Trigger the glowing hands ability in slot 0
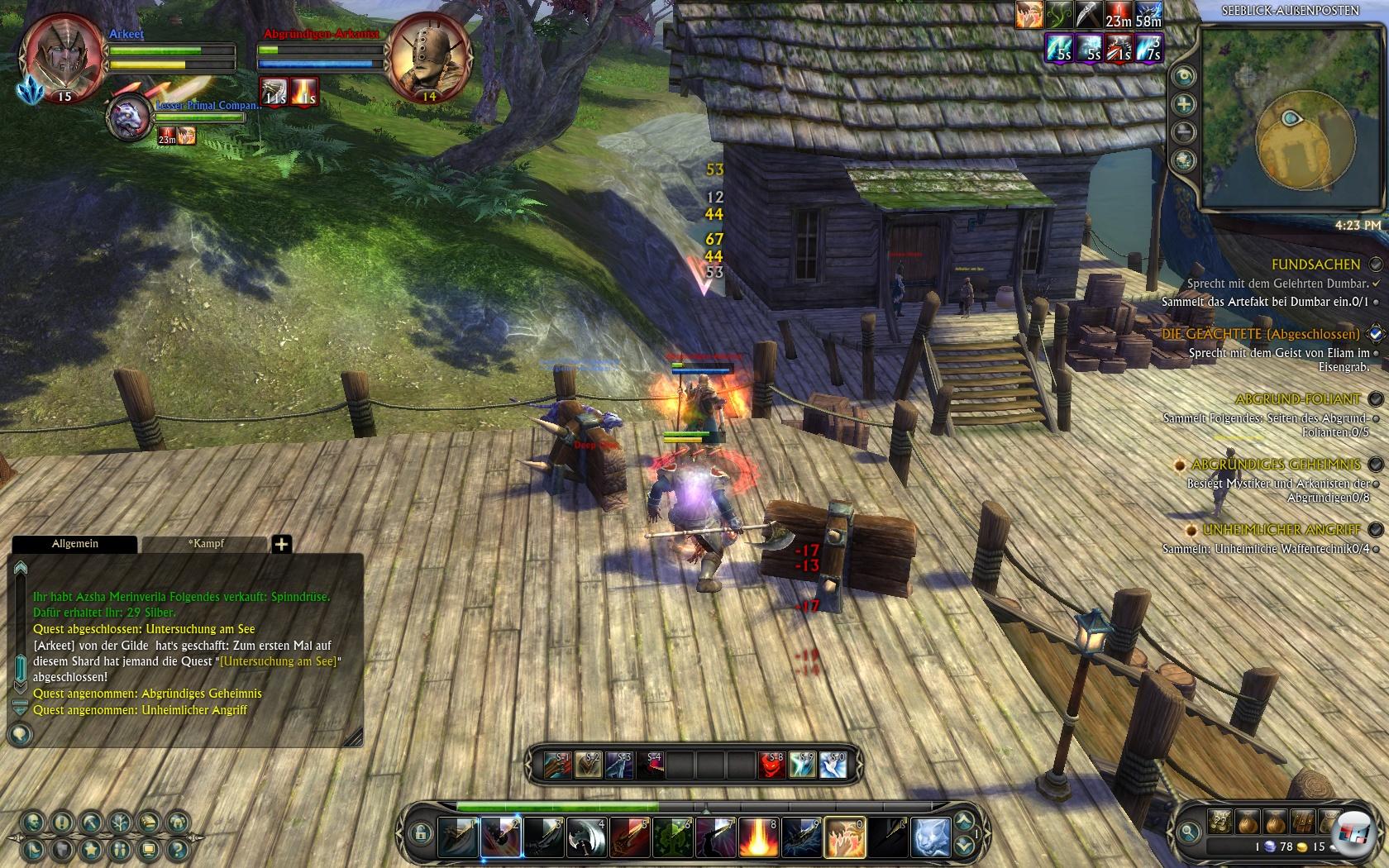The height and width of the screenshot is (868, 1389). click(844, 837)
